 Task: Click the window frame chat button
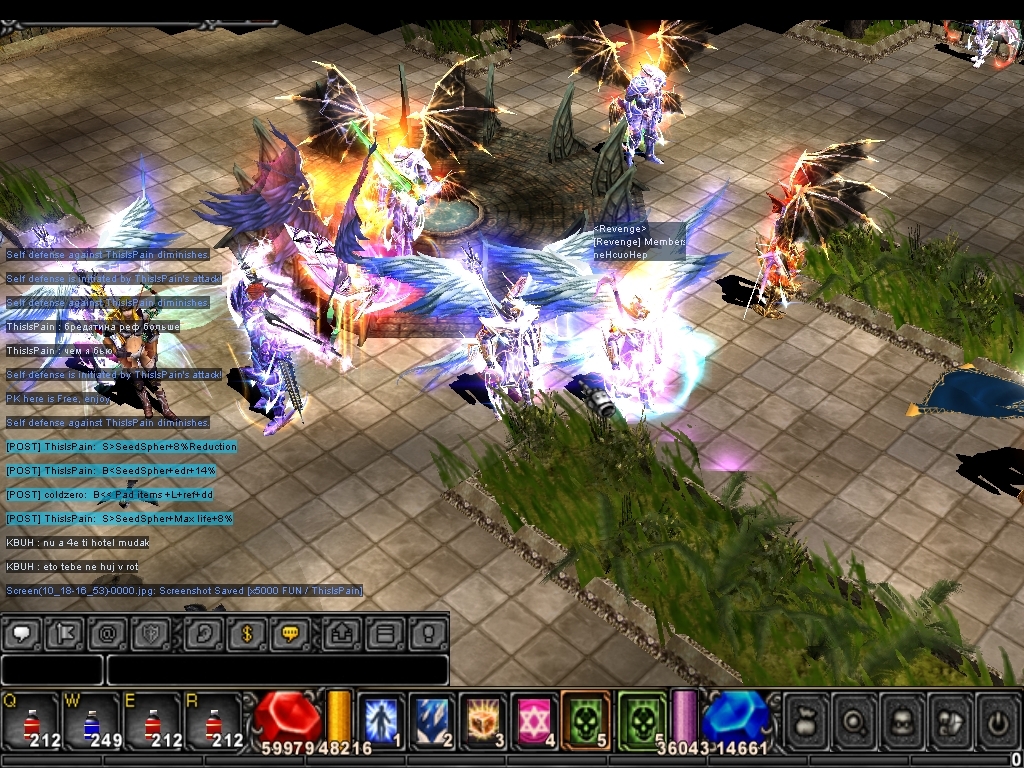pyautogui.click(x=385, y=633)
